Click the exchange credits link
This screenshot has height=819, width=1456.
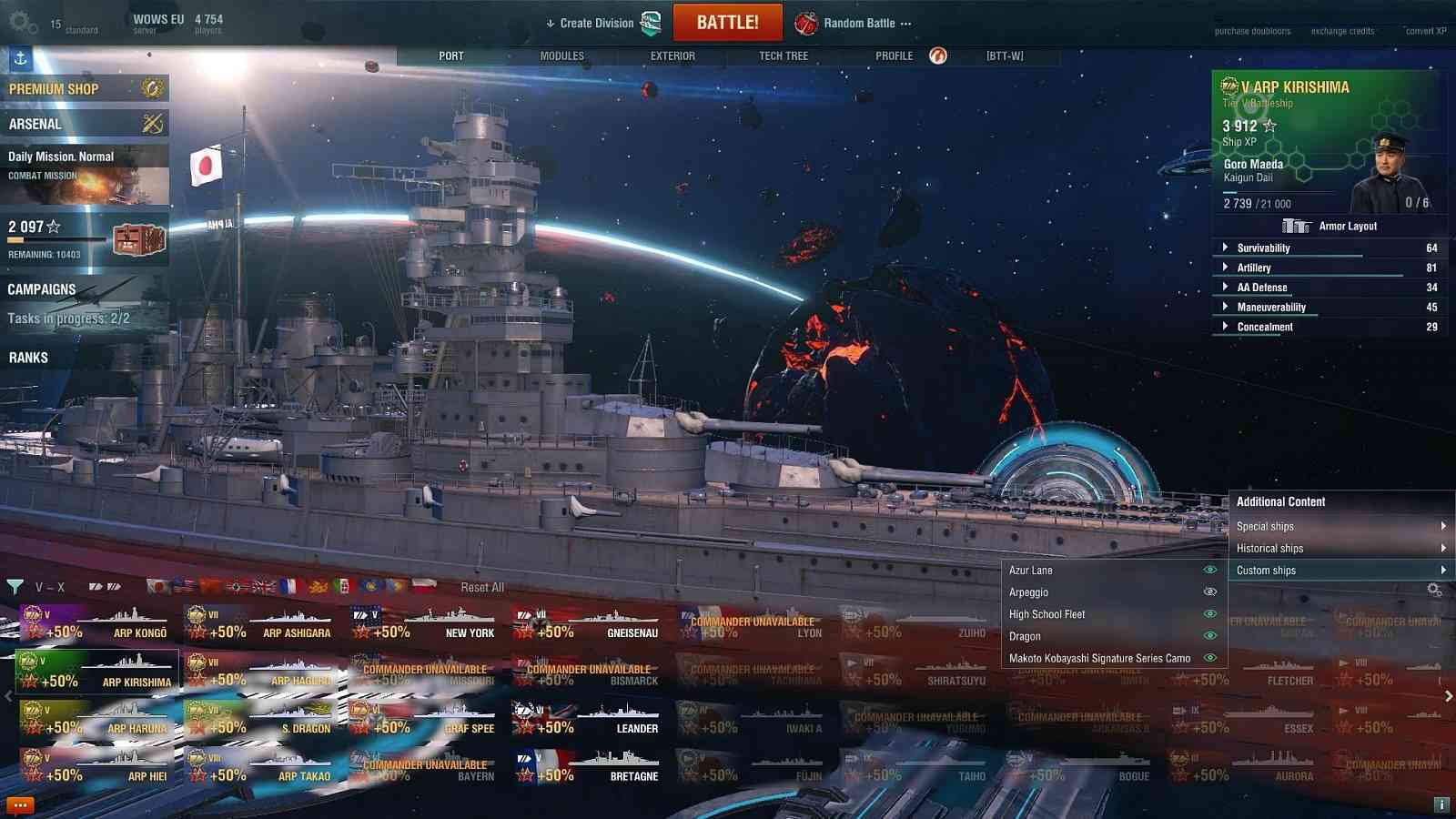1342,30
